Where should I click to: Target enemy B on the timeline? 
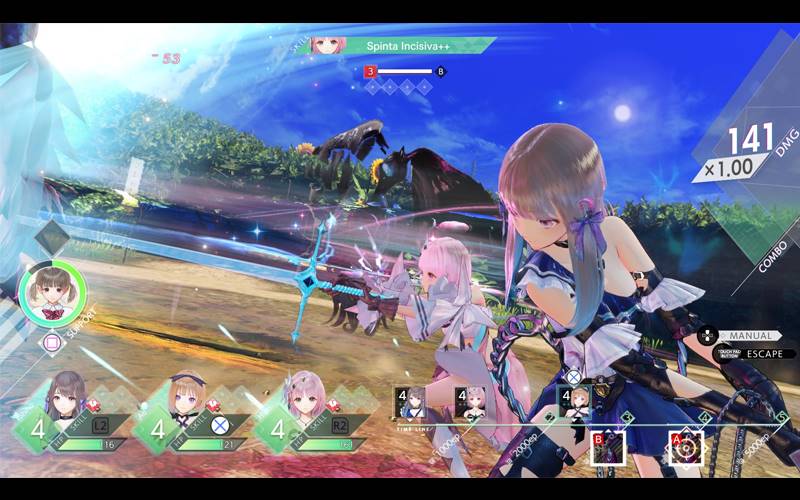608,447
